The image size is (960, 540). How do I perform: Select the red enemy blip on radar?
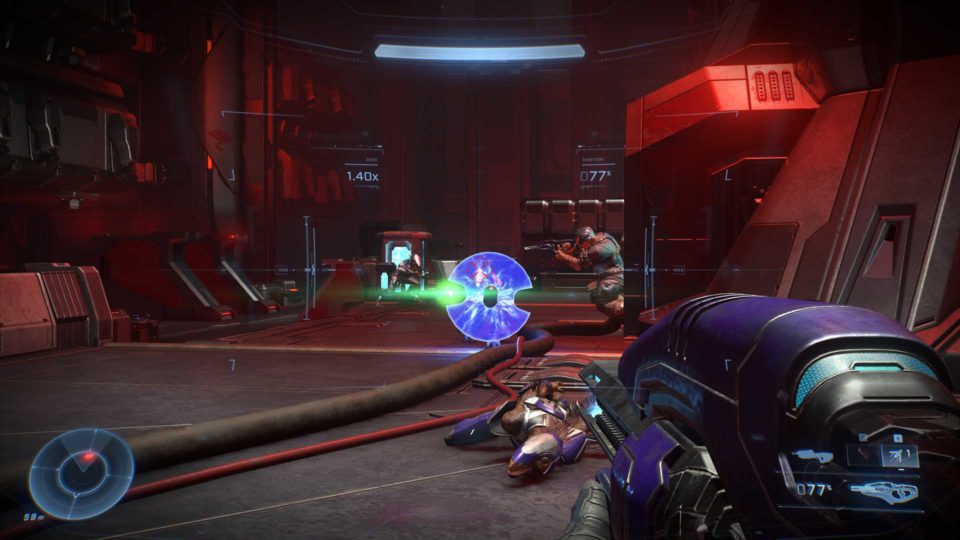click(x=90, y=457)
